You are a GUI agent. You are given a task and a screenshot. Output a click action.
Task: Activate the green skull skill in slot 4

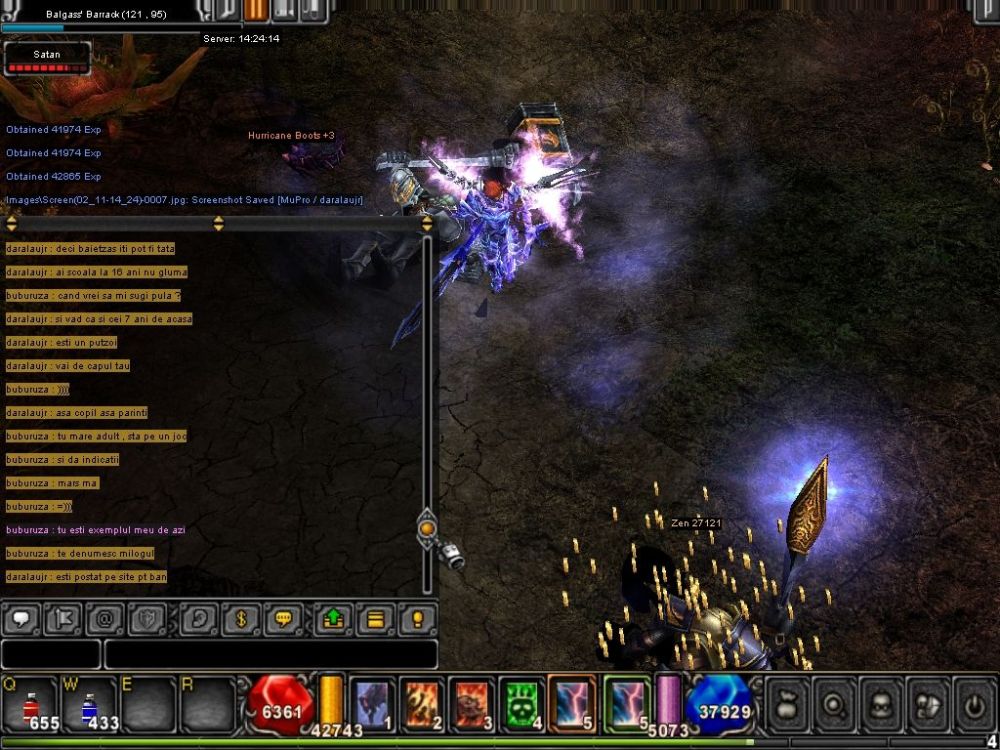click(x=522, y=701)
